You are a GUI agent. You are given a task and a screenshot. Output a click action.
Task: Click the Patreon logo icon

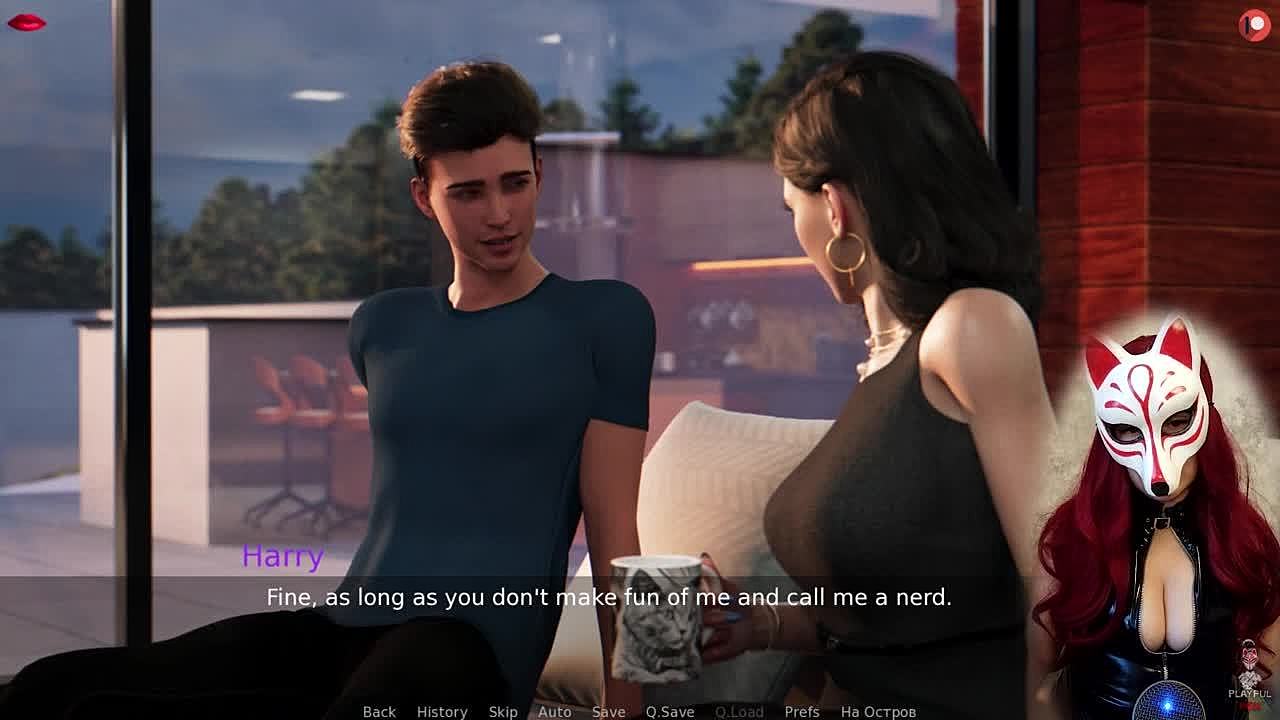(1254, 25)
